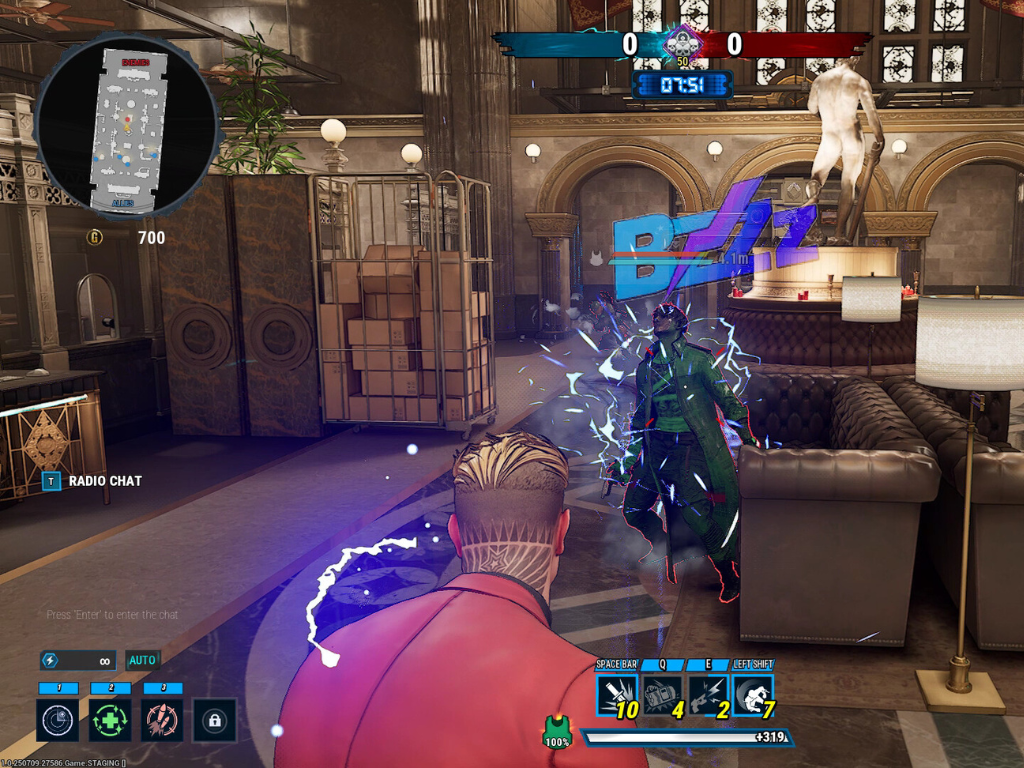Trigger the knife melee ability
This screenshot has width=1024, height=768.
(617, 695)
